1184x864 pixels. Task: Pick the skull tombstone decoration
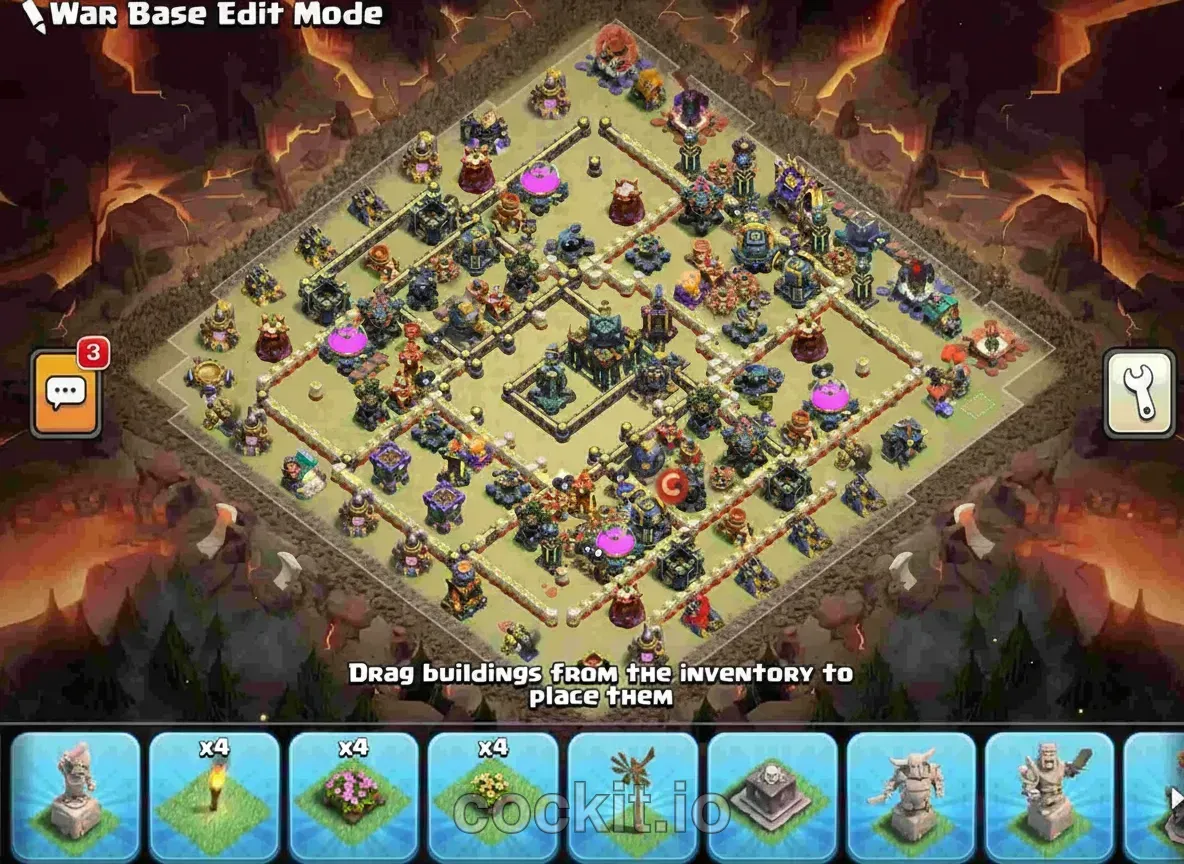771,797
